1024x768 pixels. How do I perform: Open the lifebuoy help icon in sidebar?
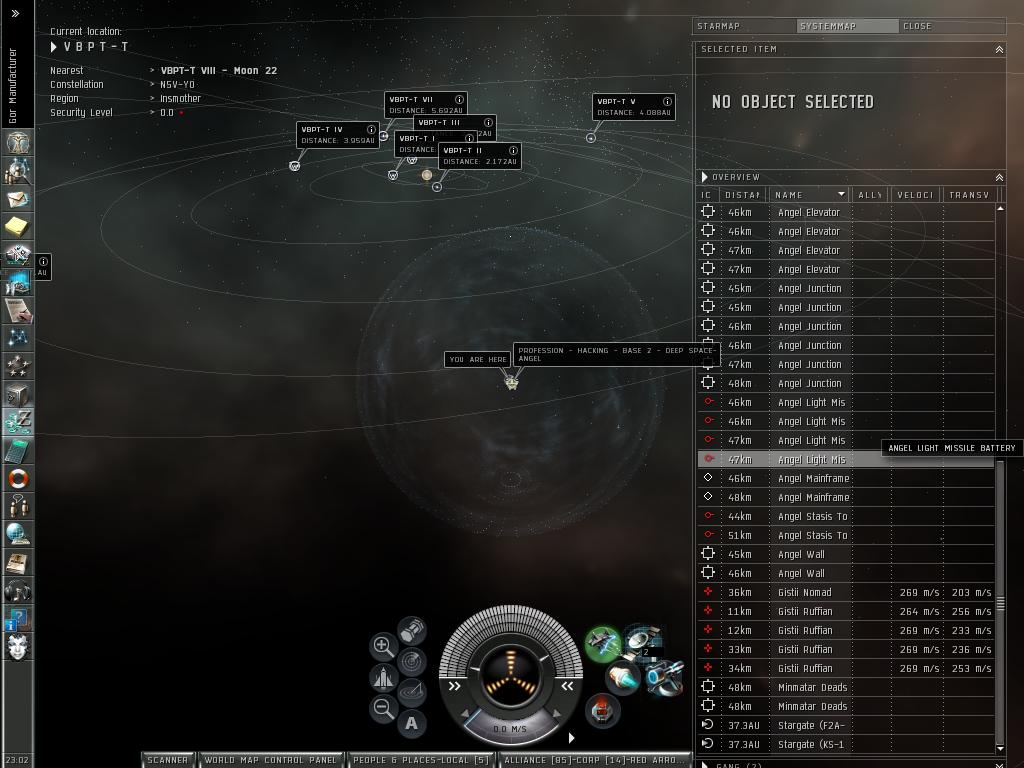(x=17, y=479)
